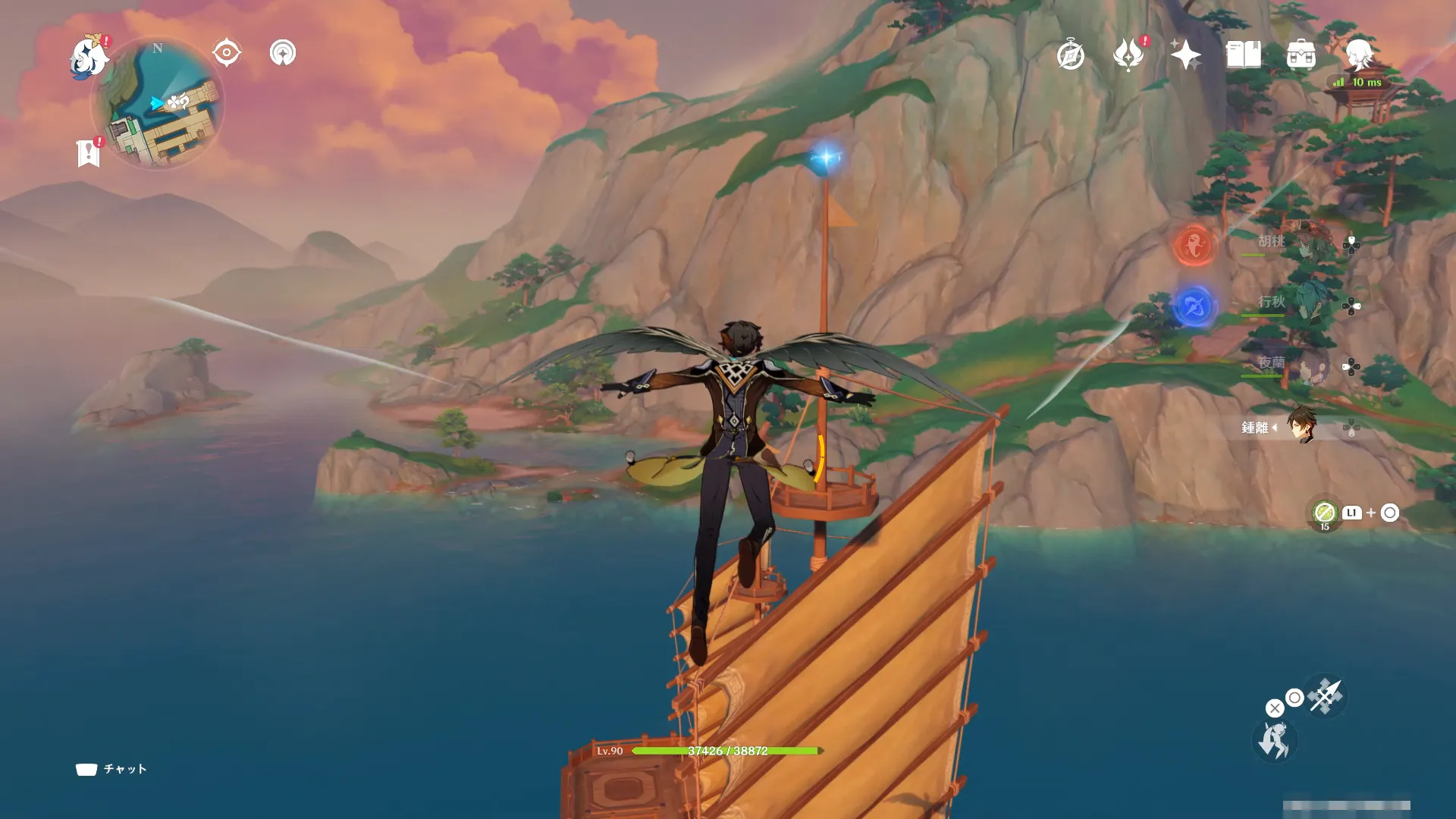Open the wish star icon
Image resolution: width=1456 pixels, height=819 pixels.
[1185, 55]
